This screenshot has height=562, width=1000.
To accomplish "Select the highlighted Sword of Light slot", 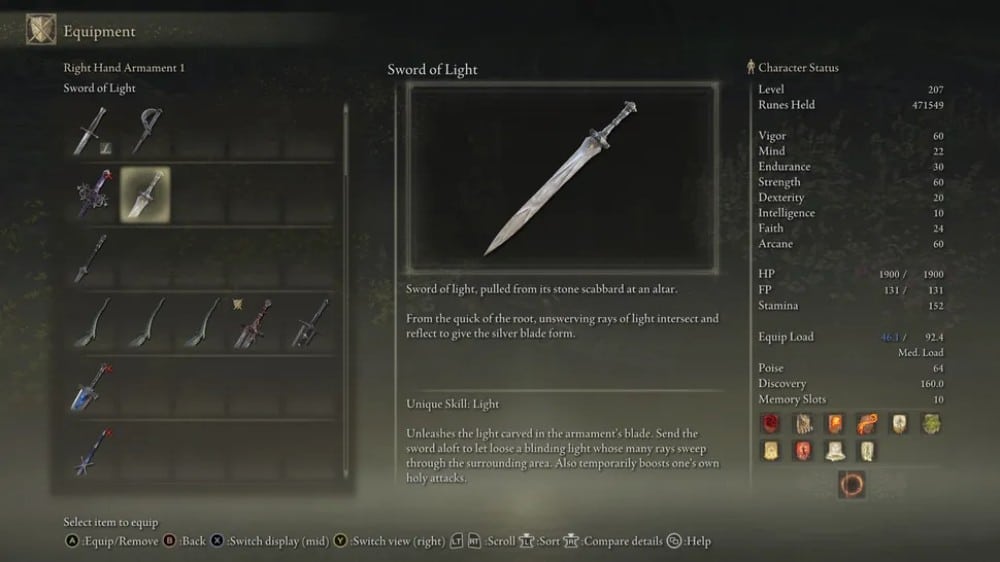I will pos(145,194).
